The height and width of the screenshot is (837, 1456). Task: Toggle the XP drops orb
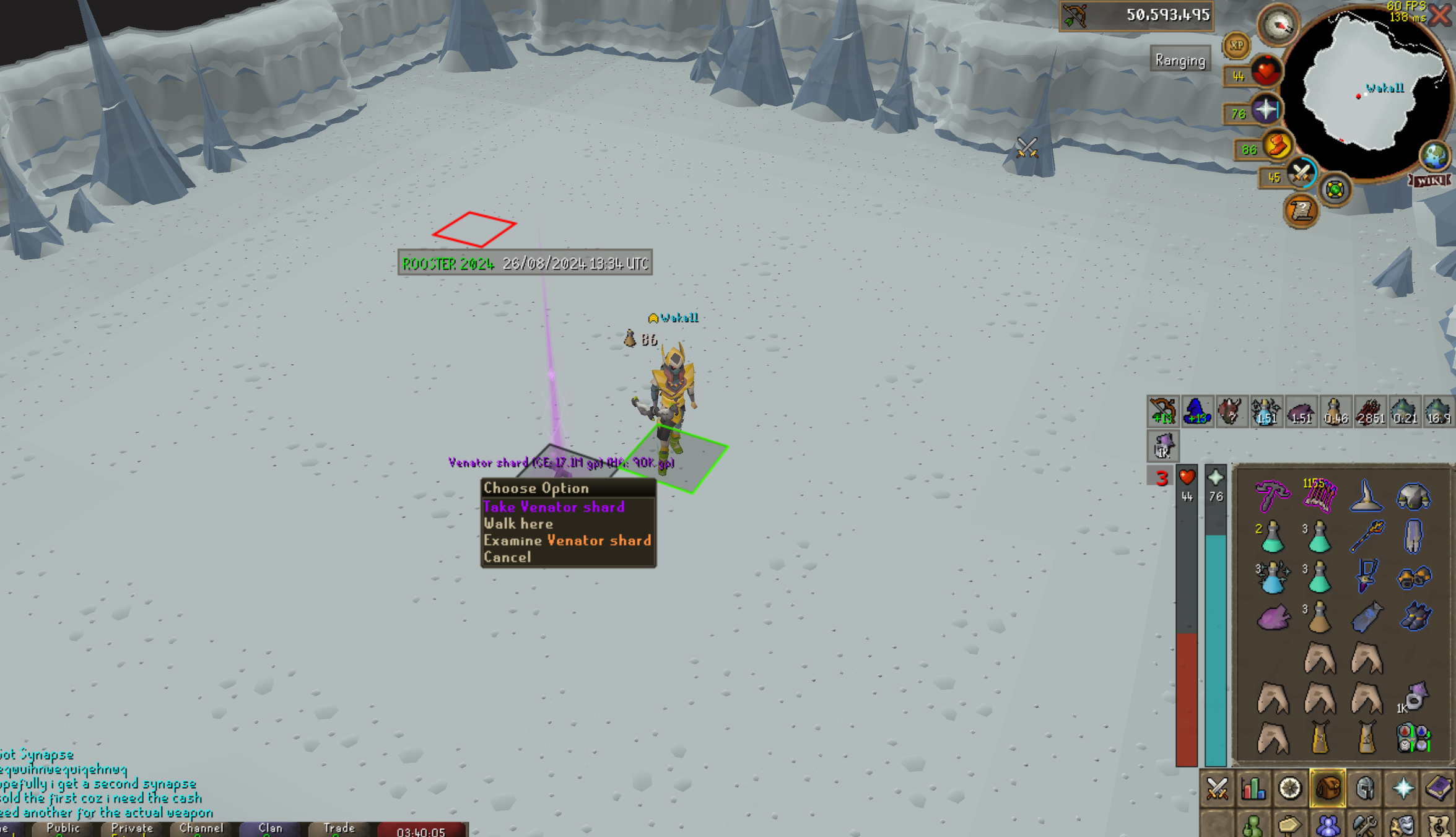[1236, 45]
